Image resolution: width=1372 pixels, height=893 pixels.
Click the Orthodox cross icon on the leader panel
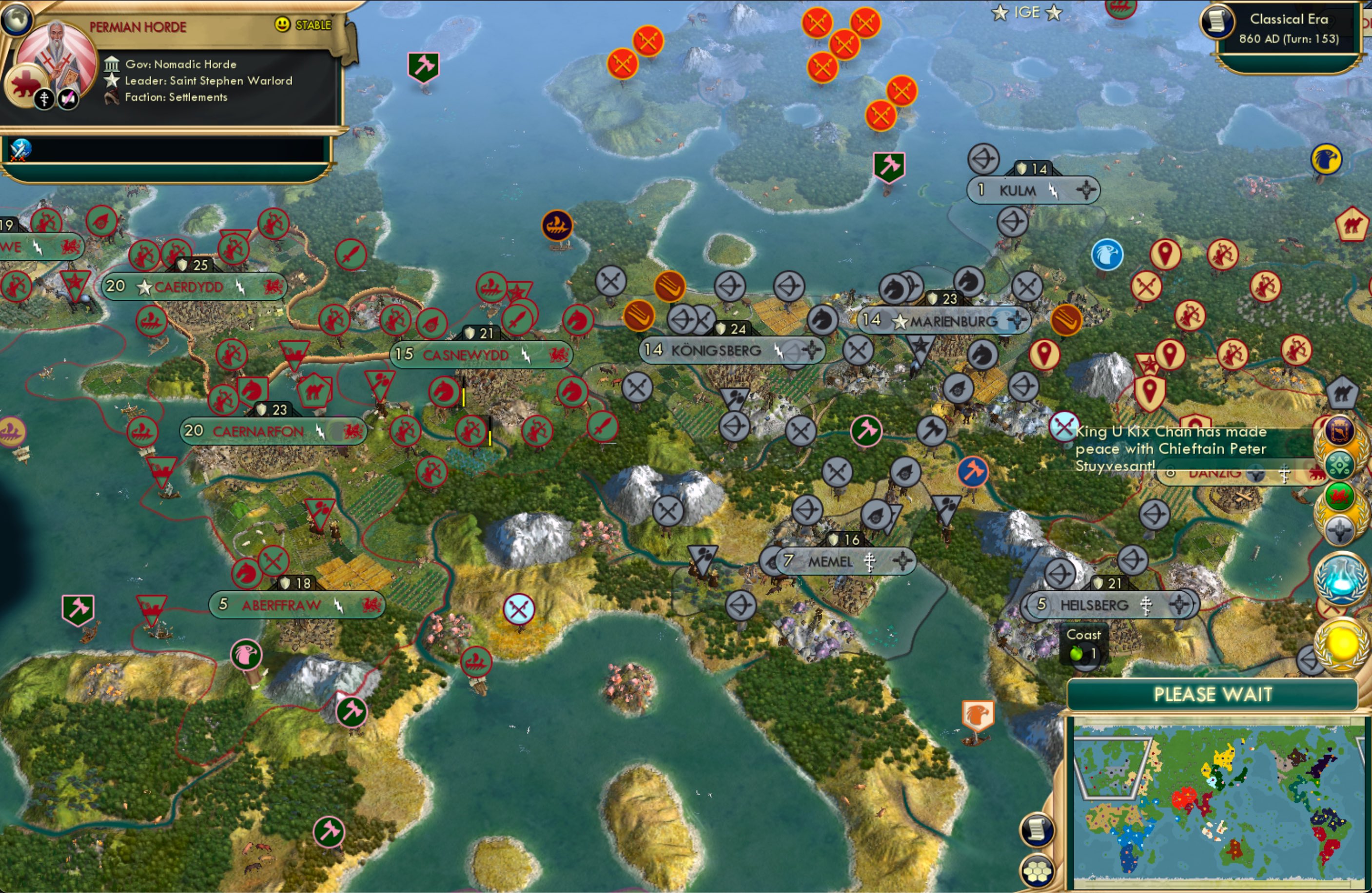44,99
